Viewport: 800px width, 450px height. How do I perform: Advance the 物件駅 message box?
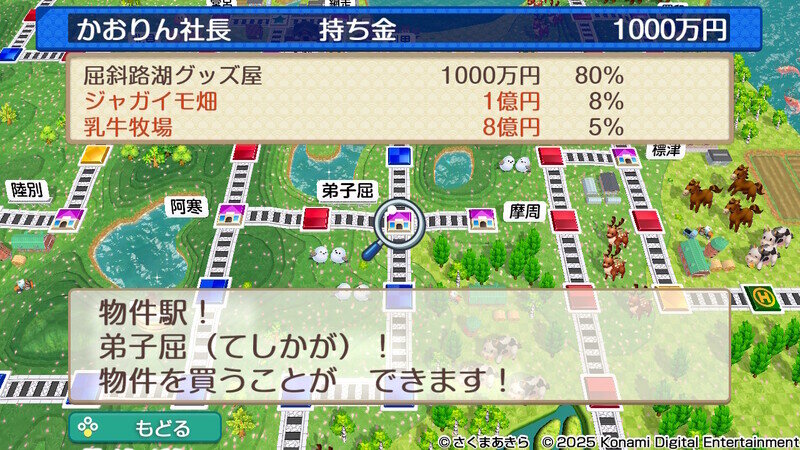point(400,347)
